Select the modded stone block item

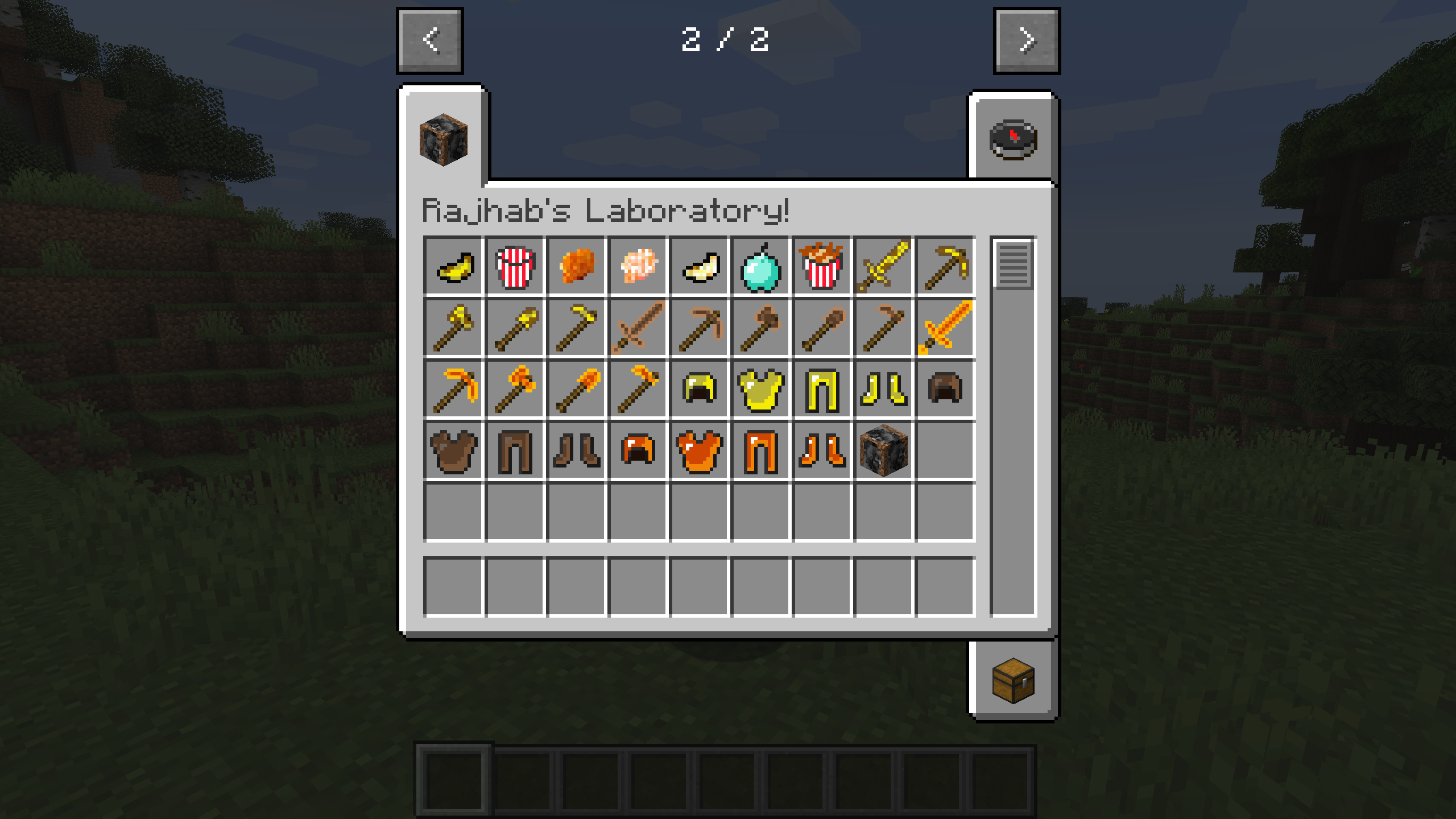coord(882,450)
